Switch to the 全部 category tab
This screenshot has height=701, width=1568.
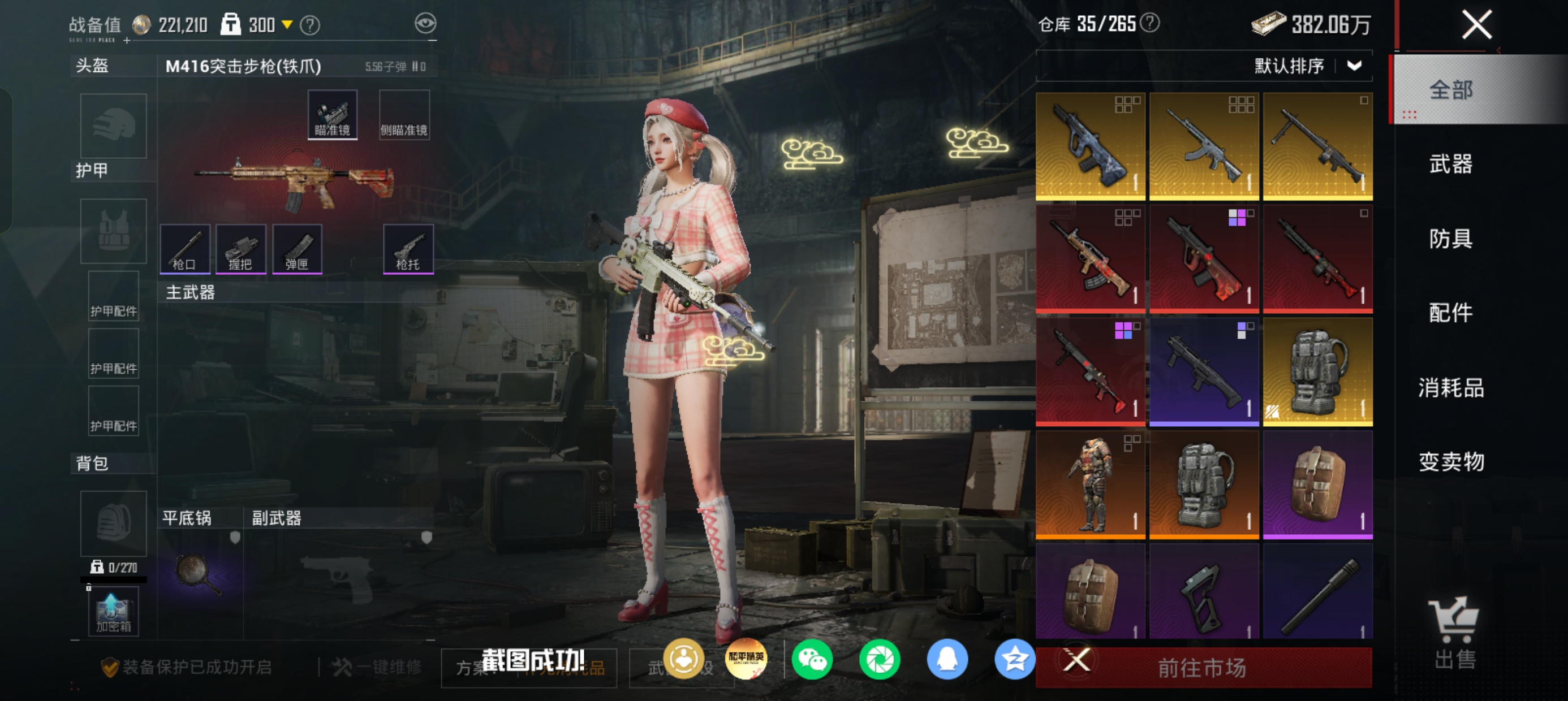click(1450, 90)
